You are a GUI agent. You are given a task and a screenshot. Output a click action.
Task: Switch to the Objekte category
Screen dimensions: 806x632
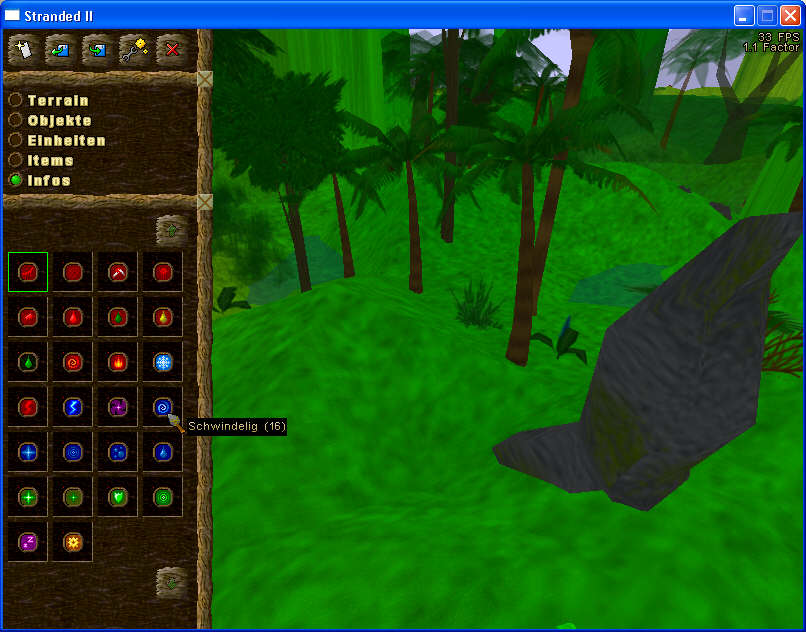[16, 121]
